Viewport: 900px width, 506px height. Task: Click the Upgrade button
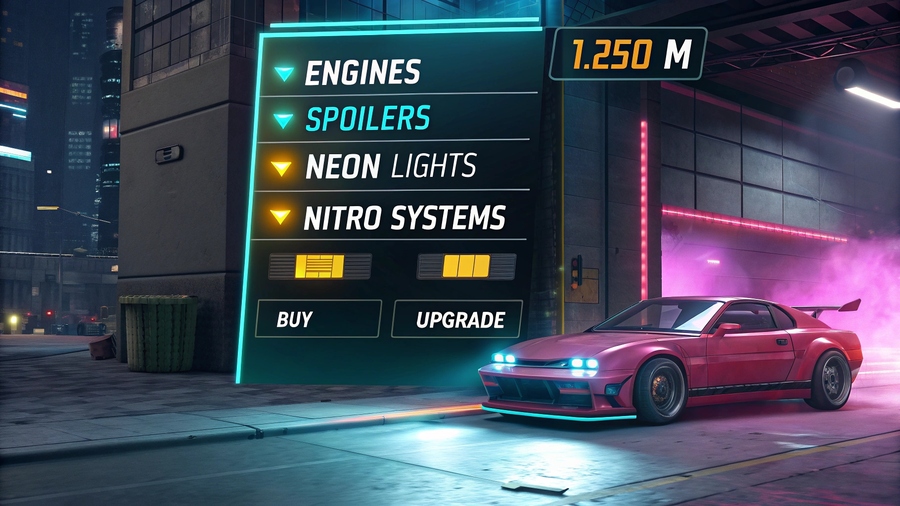click(456, 320)
